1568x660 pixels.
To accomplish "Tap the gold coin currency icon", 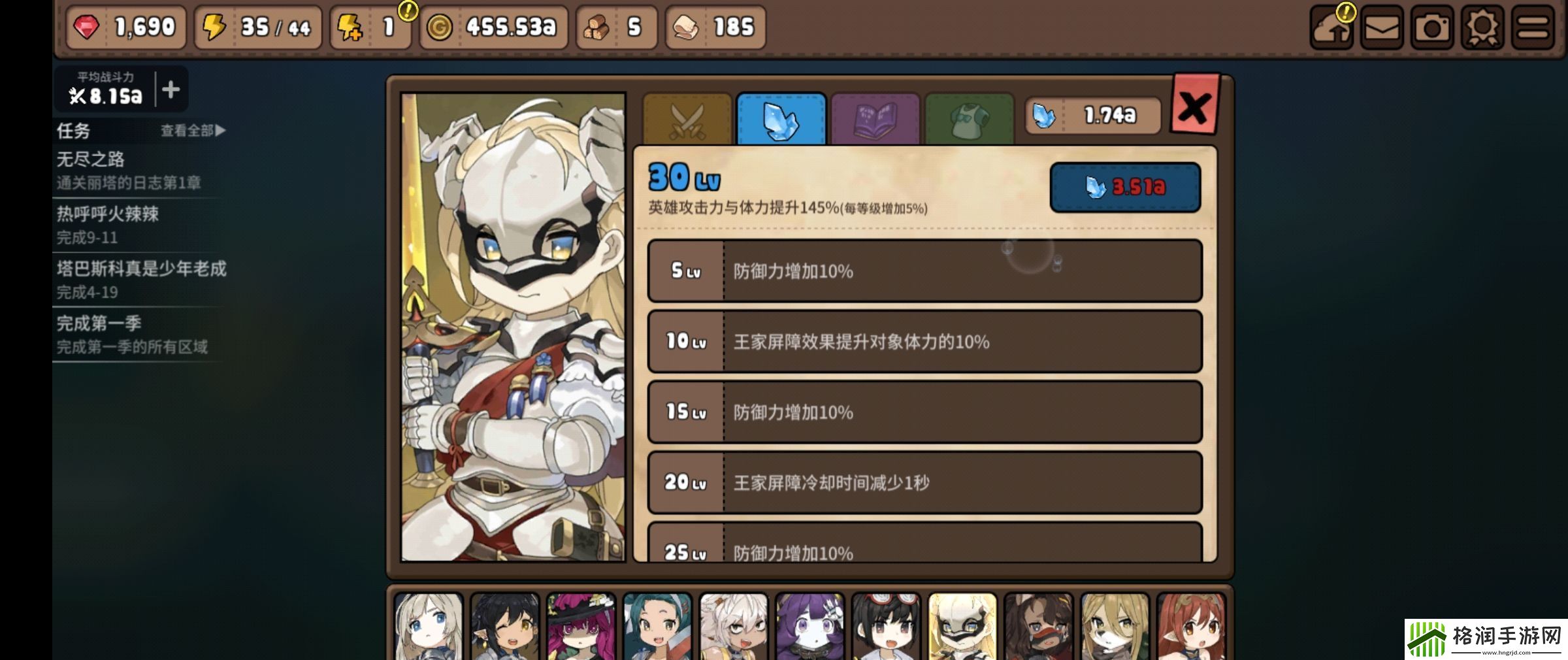I will (441, 27).
